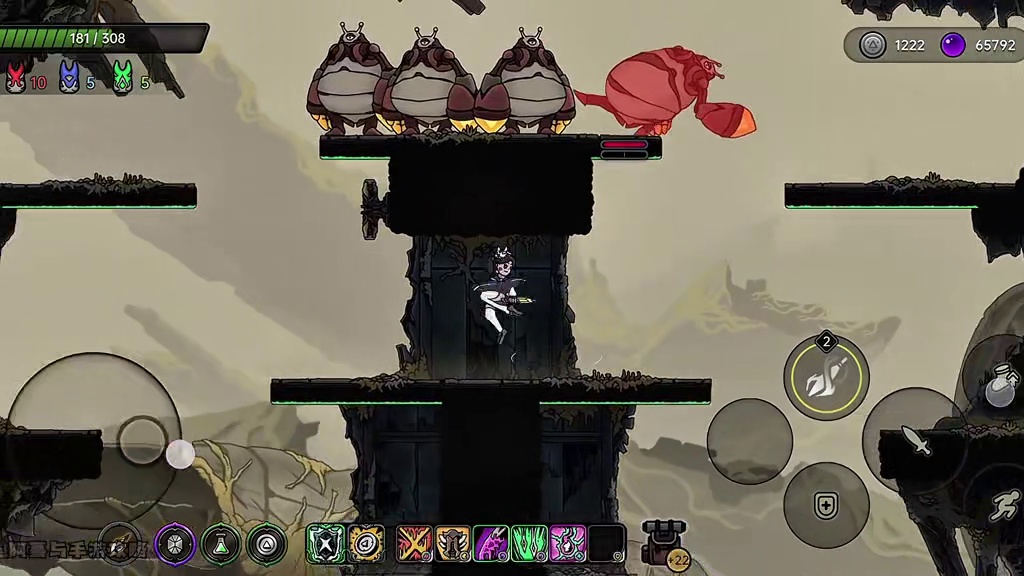The height and width of the screenshot is (576, 1024).
Task: Use the skill button with number 2
Action: (x=826, y=377)
